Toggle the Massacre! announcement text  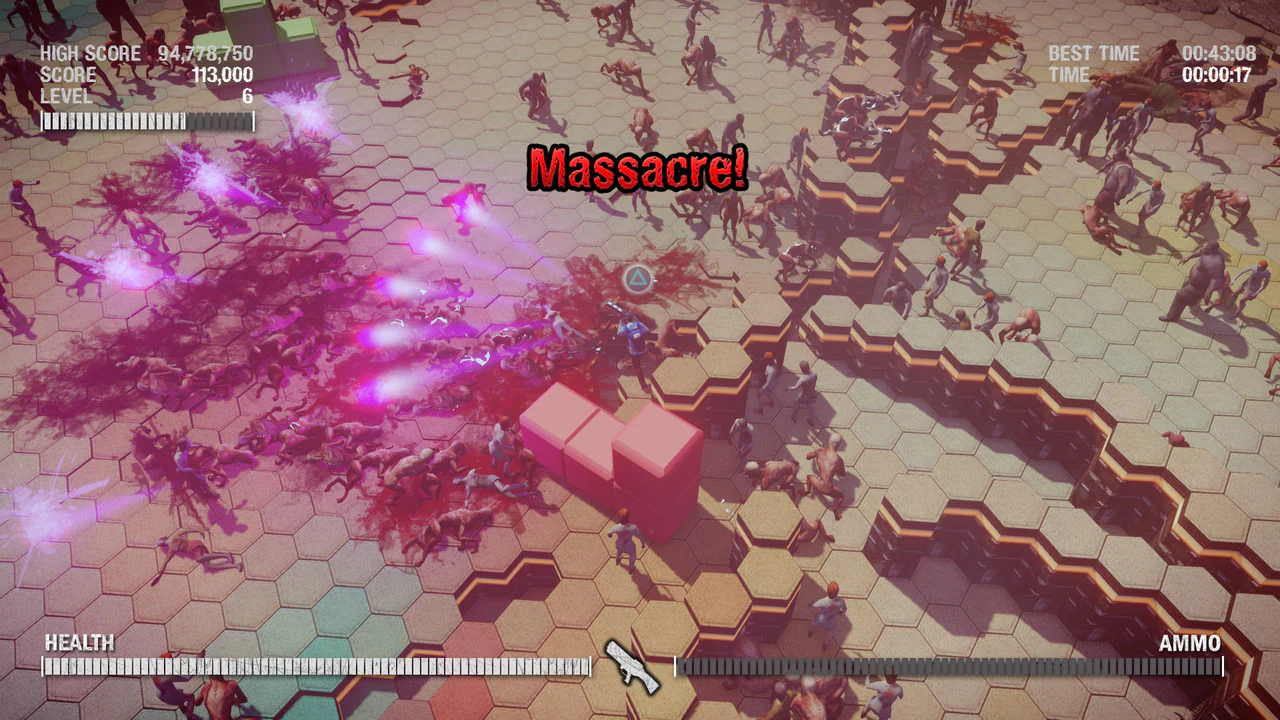tap(637, 168)
